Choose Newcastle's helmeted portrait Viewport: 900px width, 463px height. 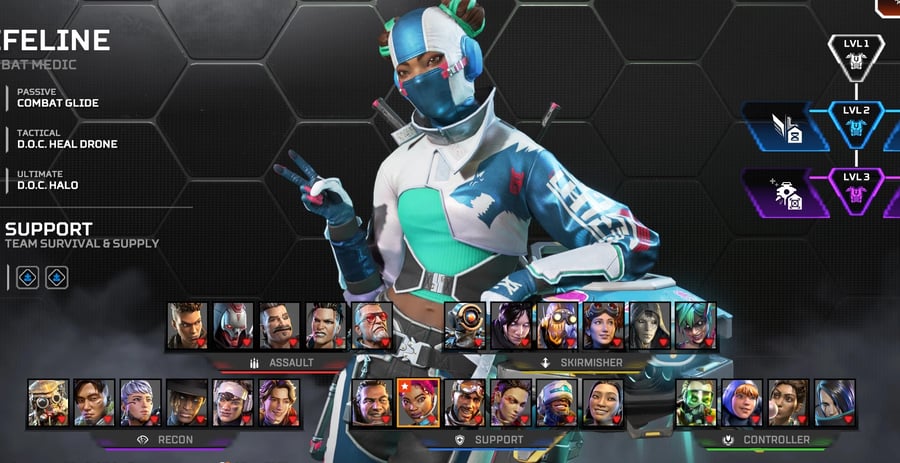coord(556,402)
